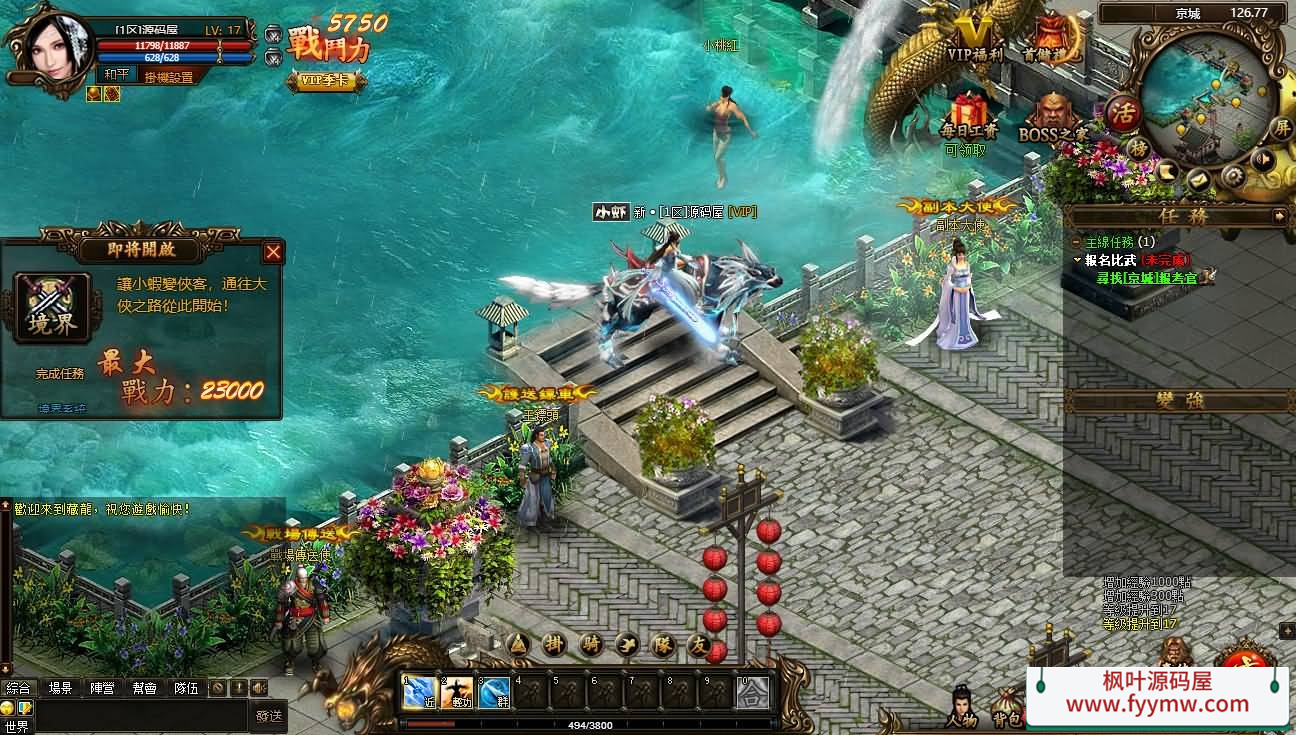Click the 發送 send chat button
1296x735 pixels.
tap(269, 715)
